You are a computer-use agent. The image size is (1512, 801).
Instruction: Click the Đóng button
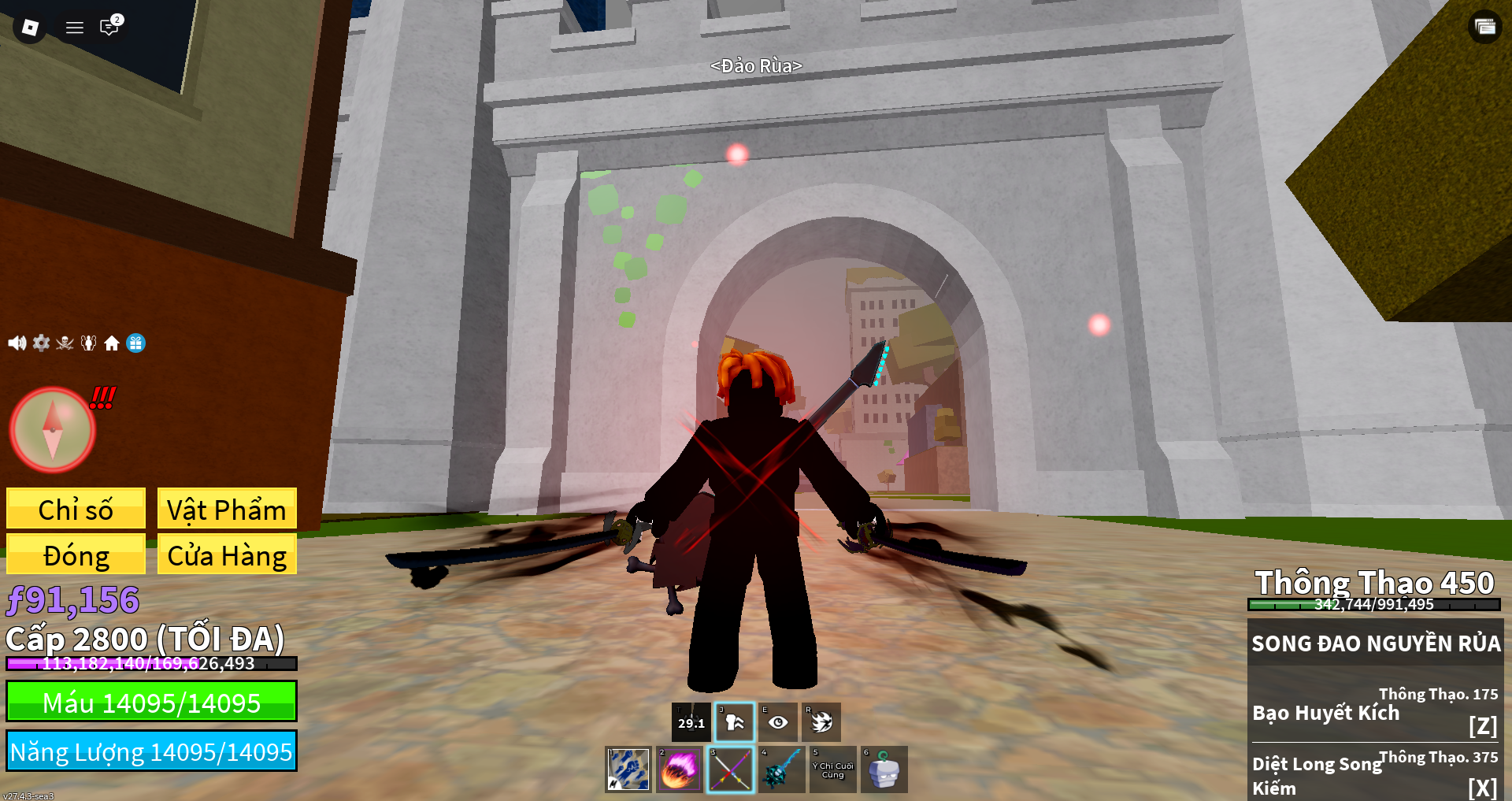pos(76,554)
